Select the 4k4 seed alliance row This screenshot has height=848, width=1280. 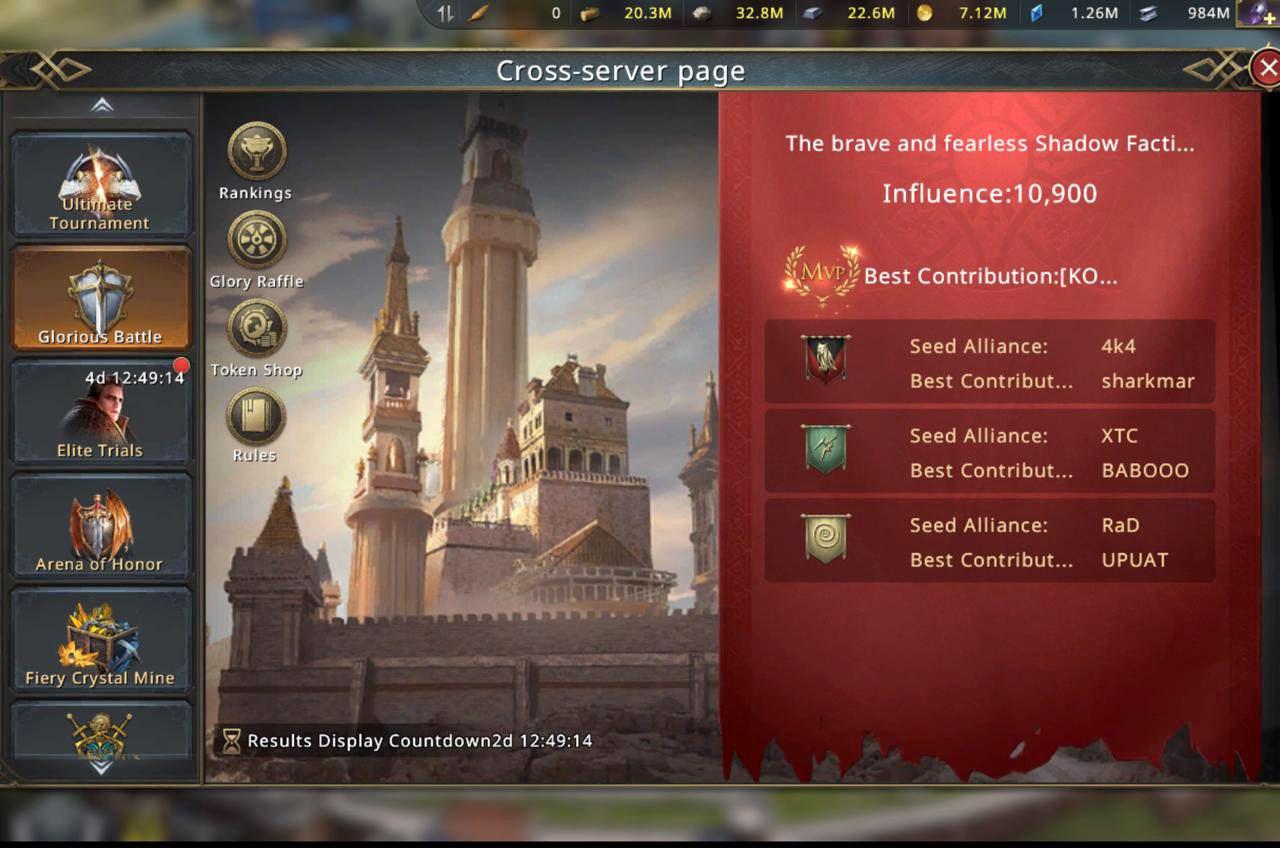[989, 363]
